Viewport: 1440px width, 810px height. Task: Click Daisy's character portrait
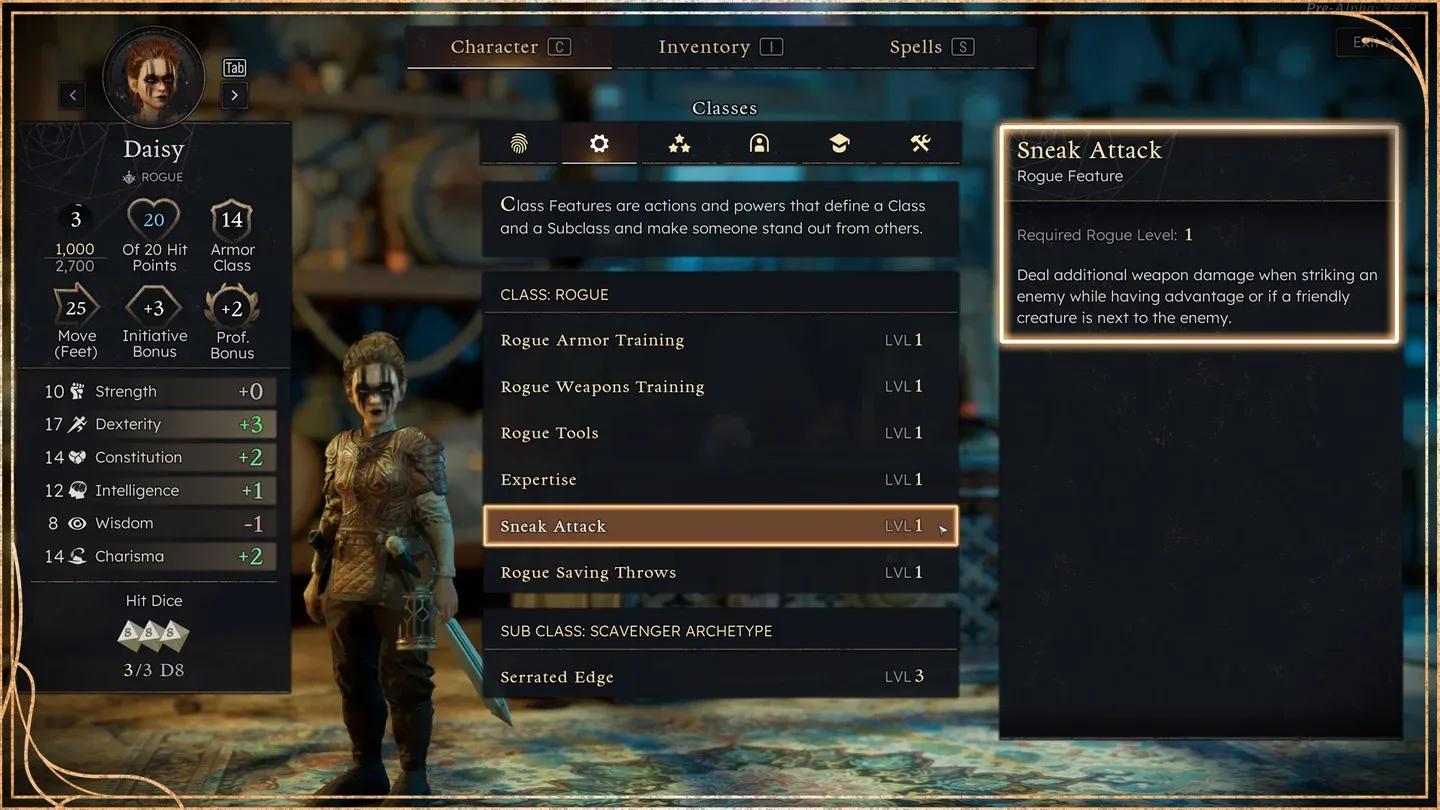tap(153, 77)
